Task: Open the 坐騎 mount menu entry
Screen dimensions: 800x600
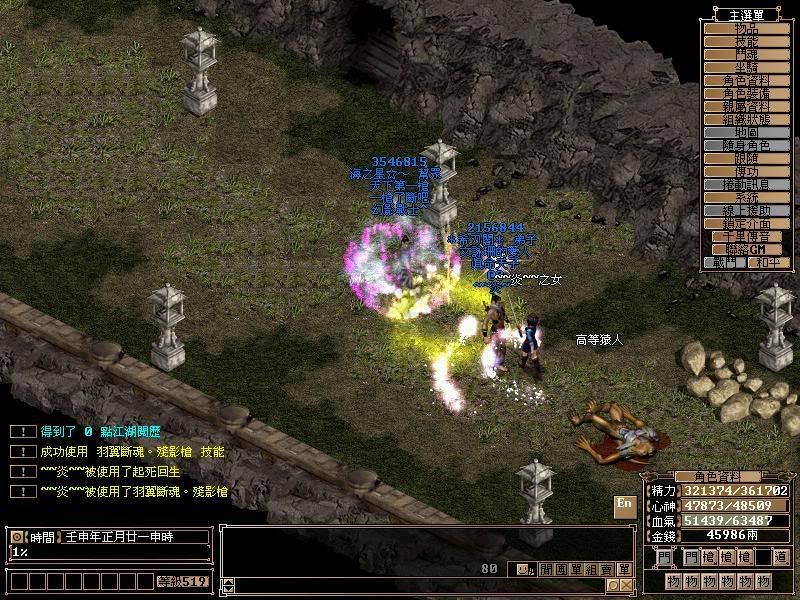Action: pos(746,67)
